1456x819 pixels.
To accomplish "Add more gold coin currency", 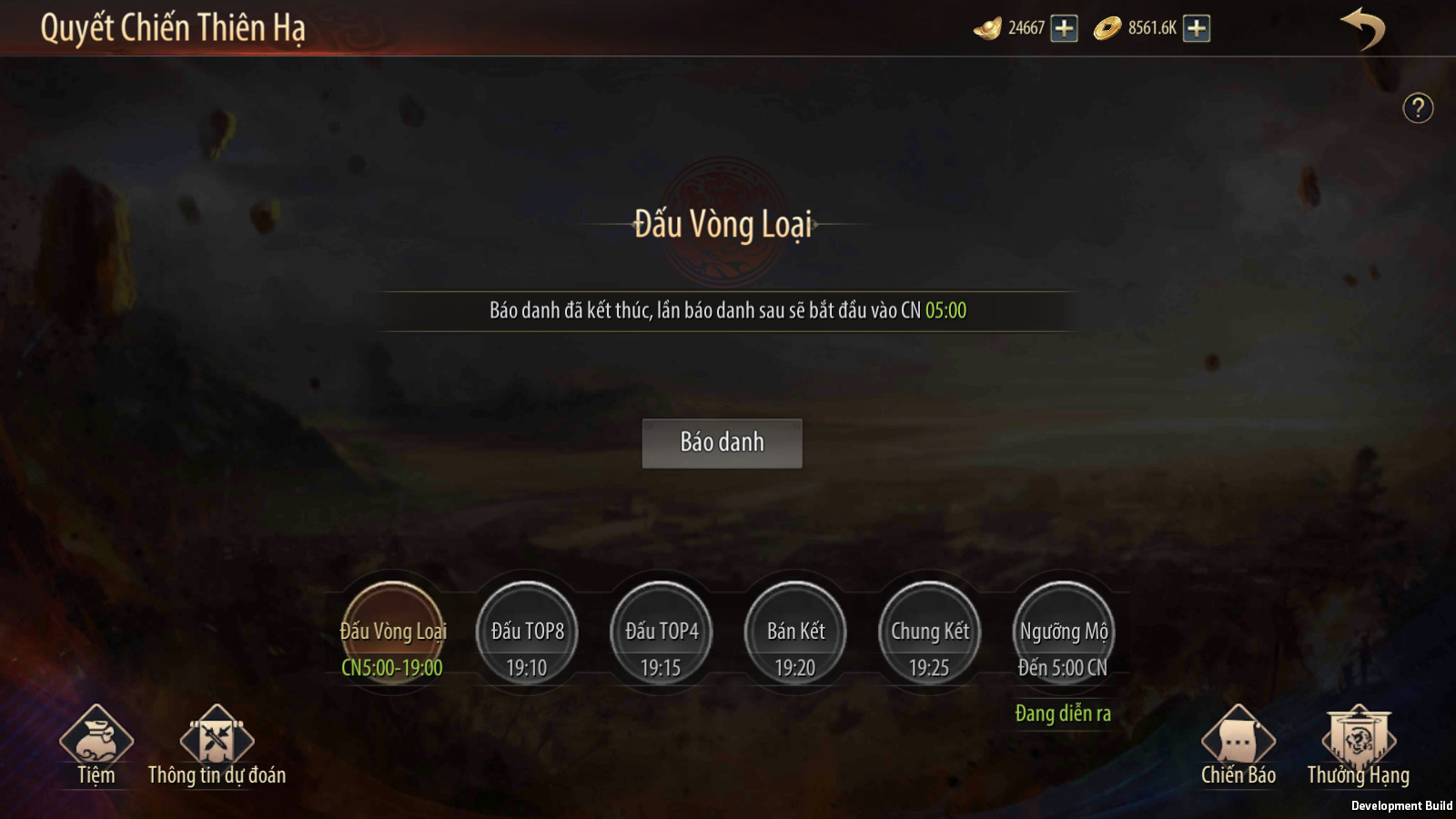I will click(1197, 28).
